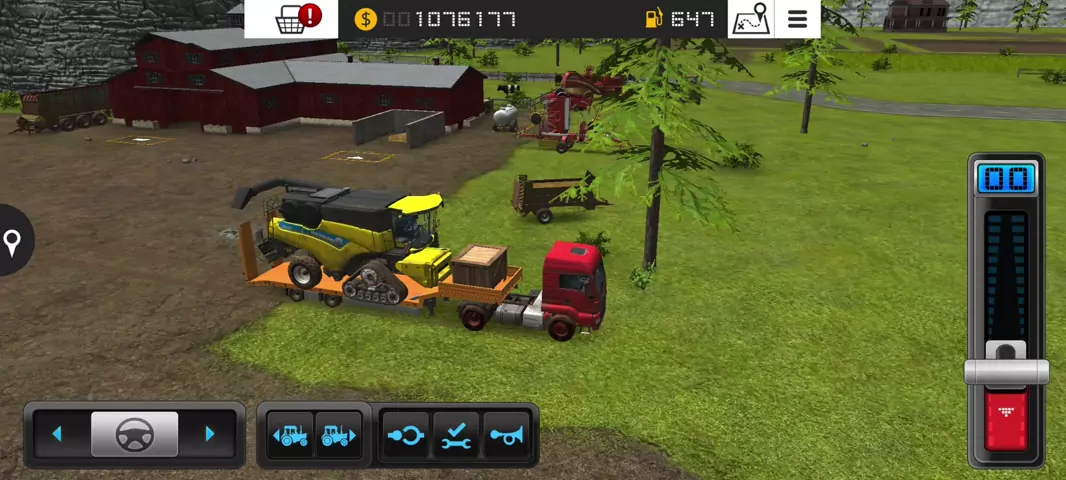Image resolution: width=1066 pixels, height=480 pixels.
Task: Steer left with the left arrow
Action: tap(57, 434)
